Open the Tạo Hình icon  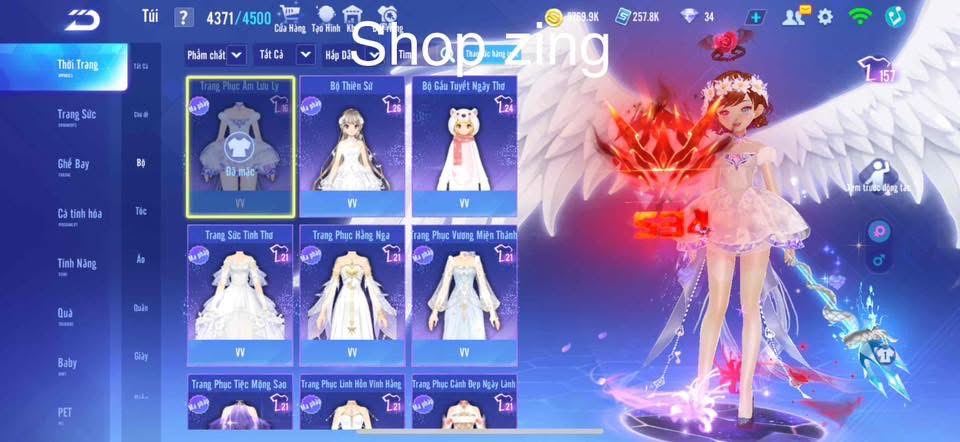pyautogui.click(x=325, y=19)
